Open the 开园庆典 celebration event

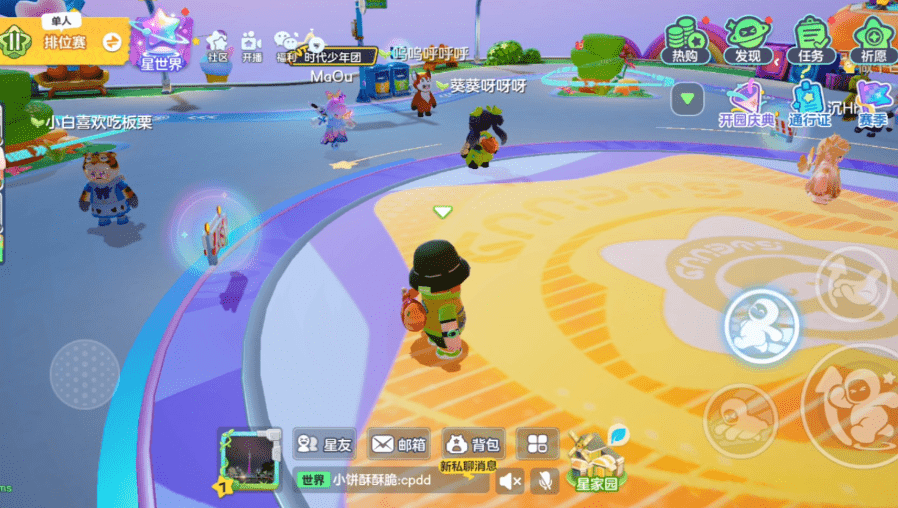tap(746, 106)
